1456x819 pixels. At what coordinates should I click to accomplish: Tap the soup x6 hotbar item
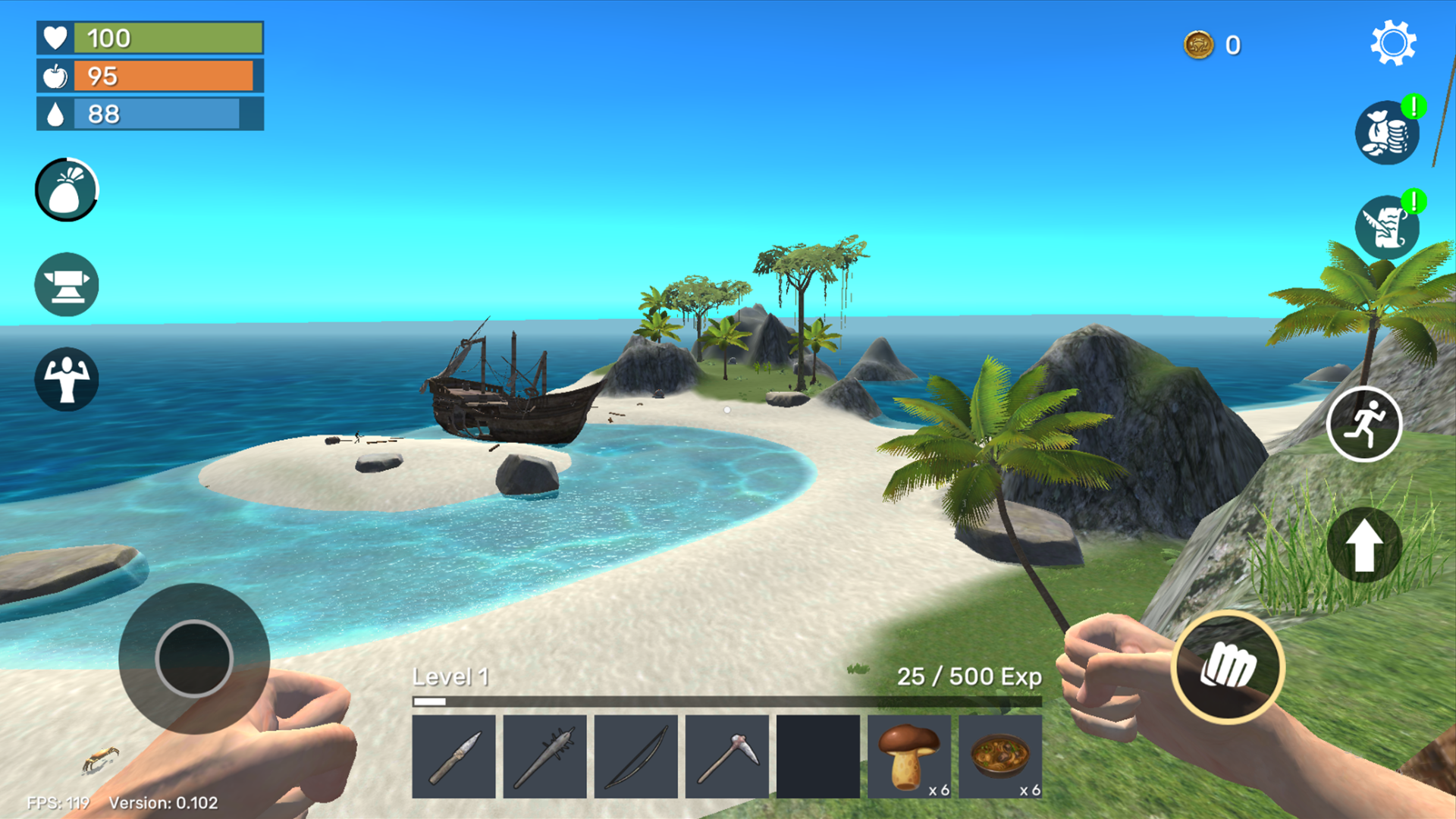[x=999, y=757]
